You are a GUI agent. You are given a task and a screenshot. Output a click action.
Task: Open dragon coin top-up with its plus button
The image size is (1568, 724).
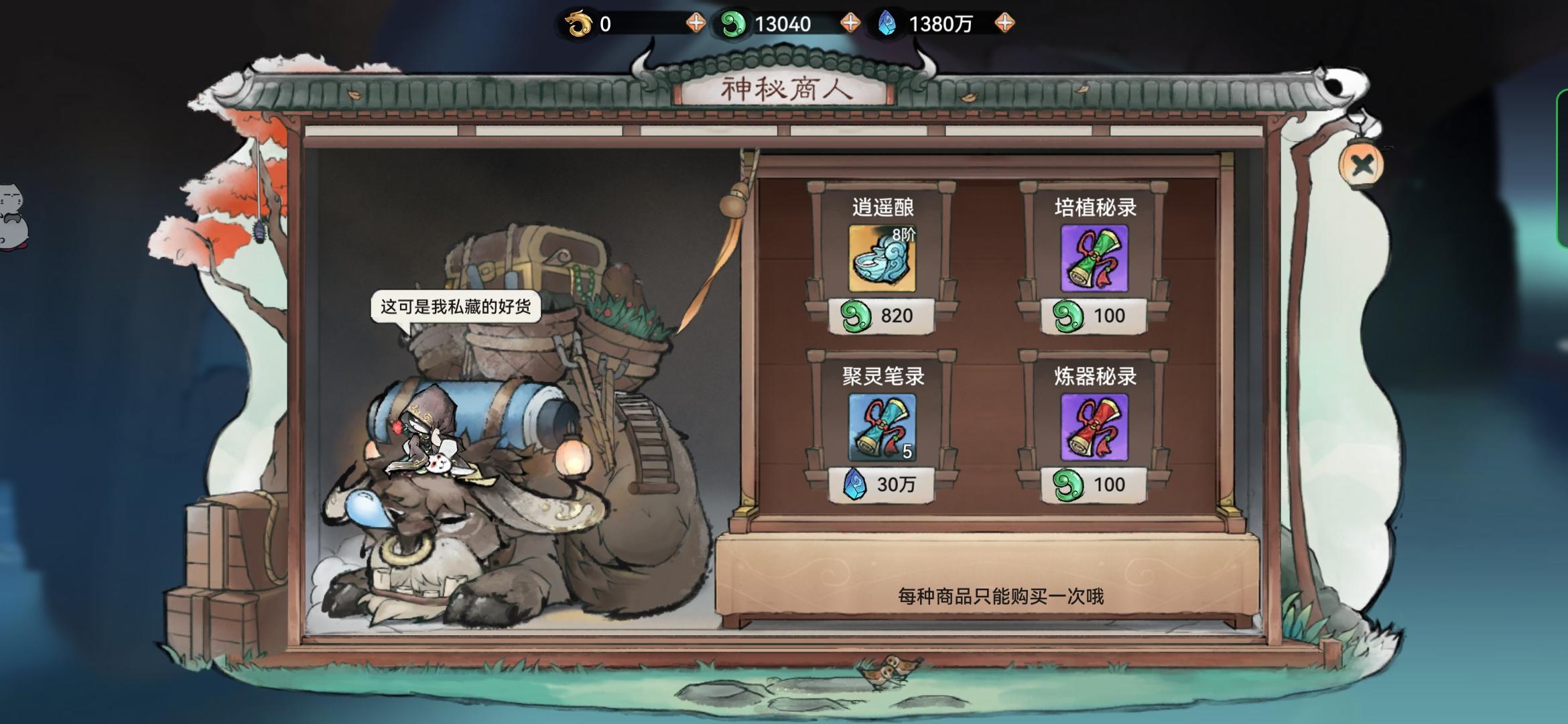click(696, 21)
